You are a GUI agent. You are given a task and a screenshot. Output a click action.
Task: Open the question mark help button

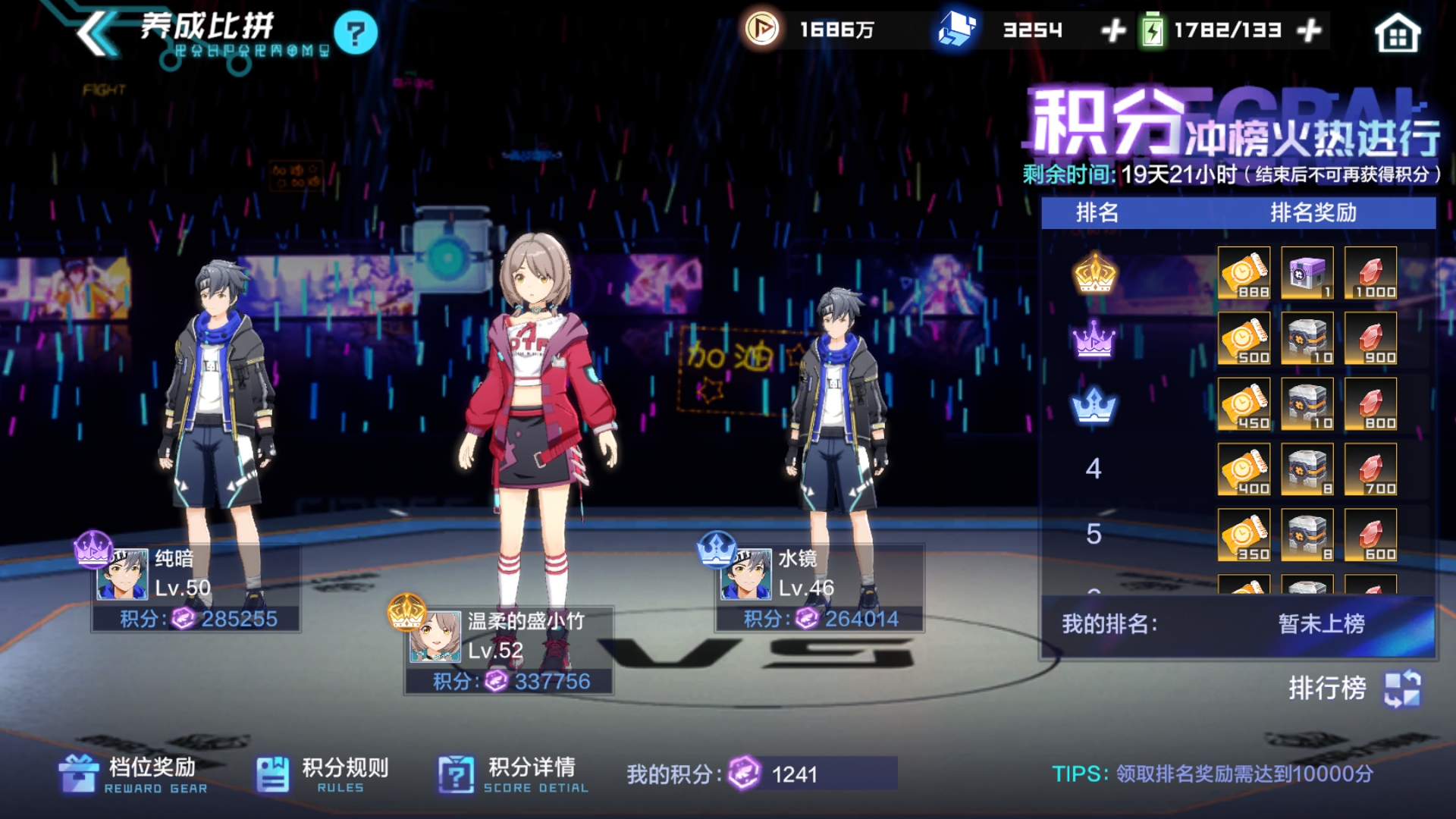click(355, 33)
